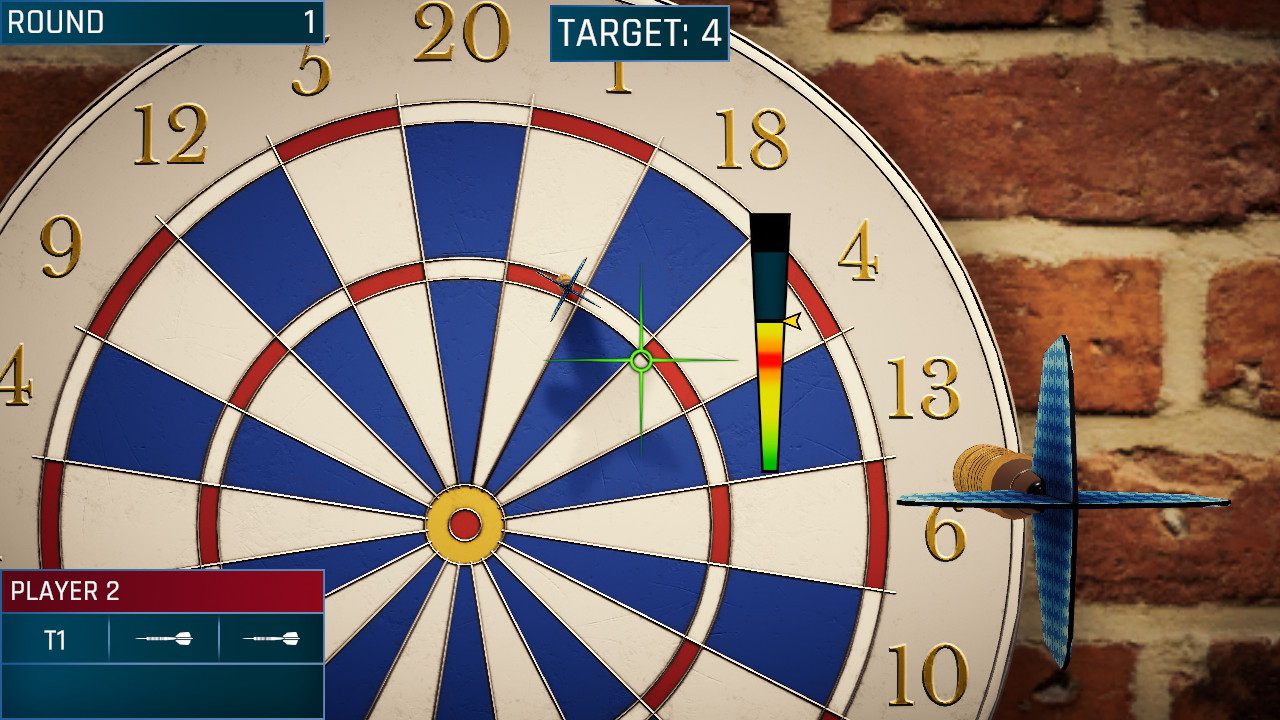Click the round counter showing 1
1280x720 pixels.
(312, 22)
